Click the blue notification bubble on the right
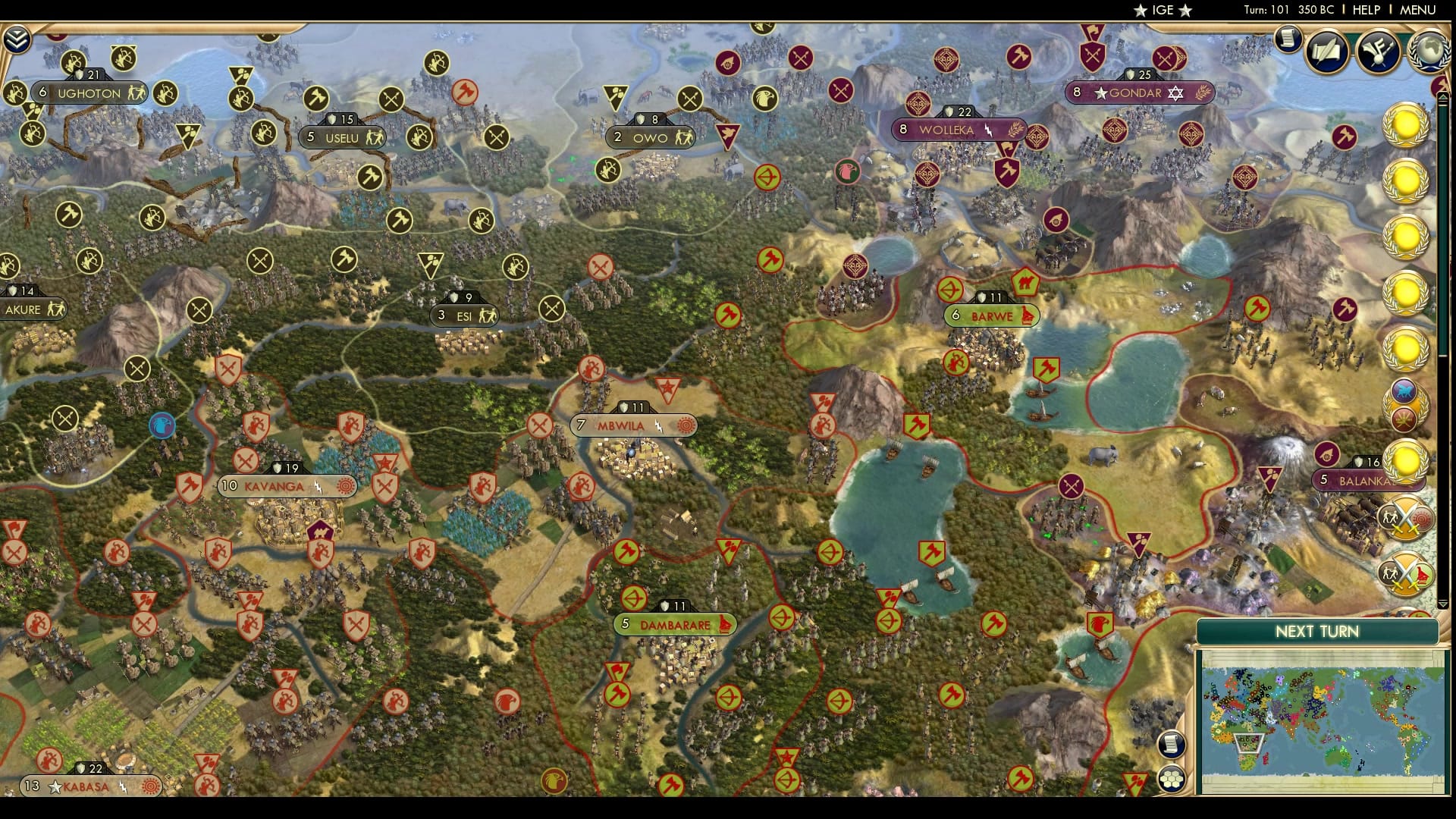1456x819 pixels. [x=1403, y=390]
